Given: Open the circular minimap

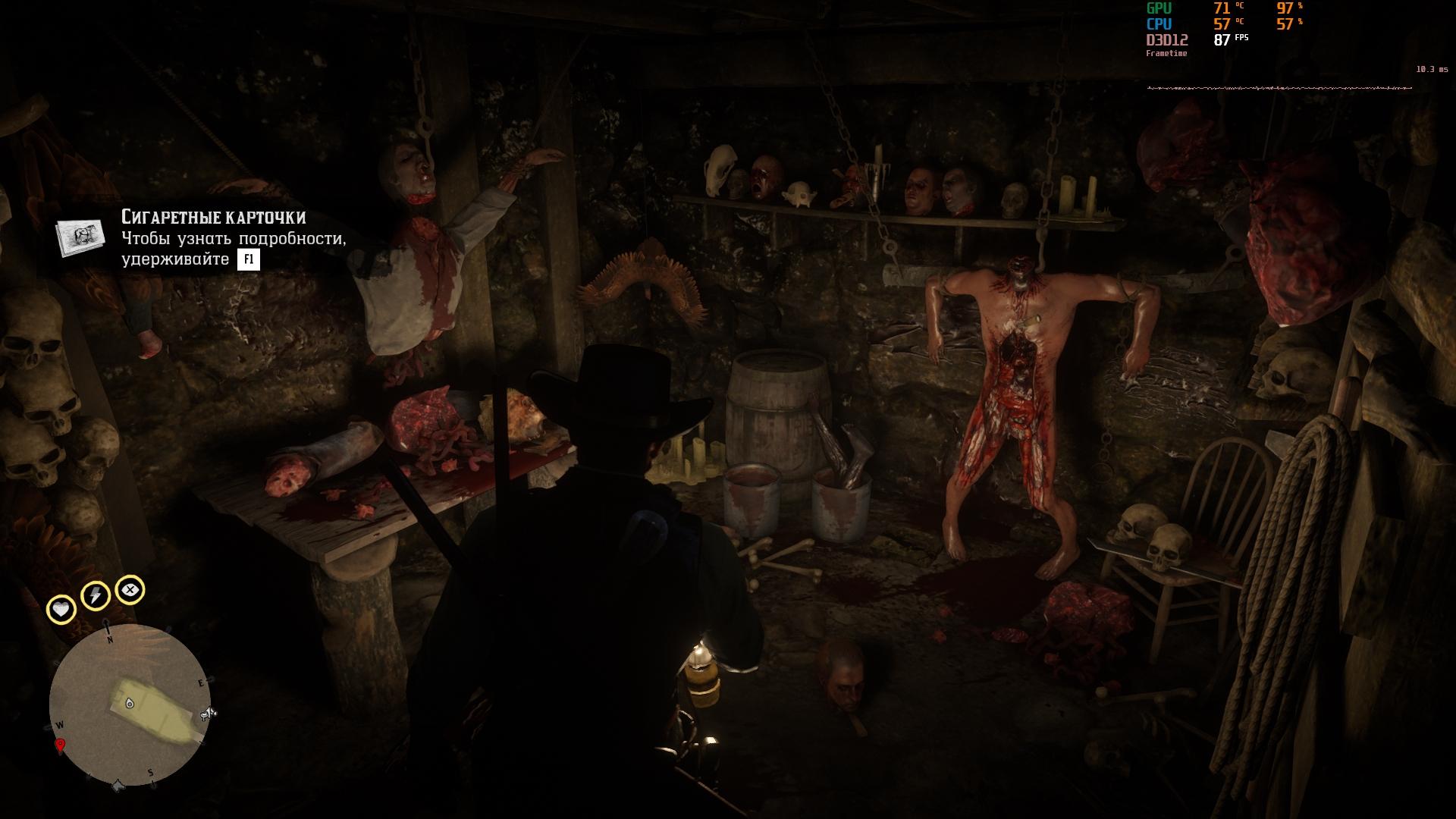Looking at the screenshot, I should 130,705.
